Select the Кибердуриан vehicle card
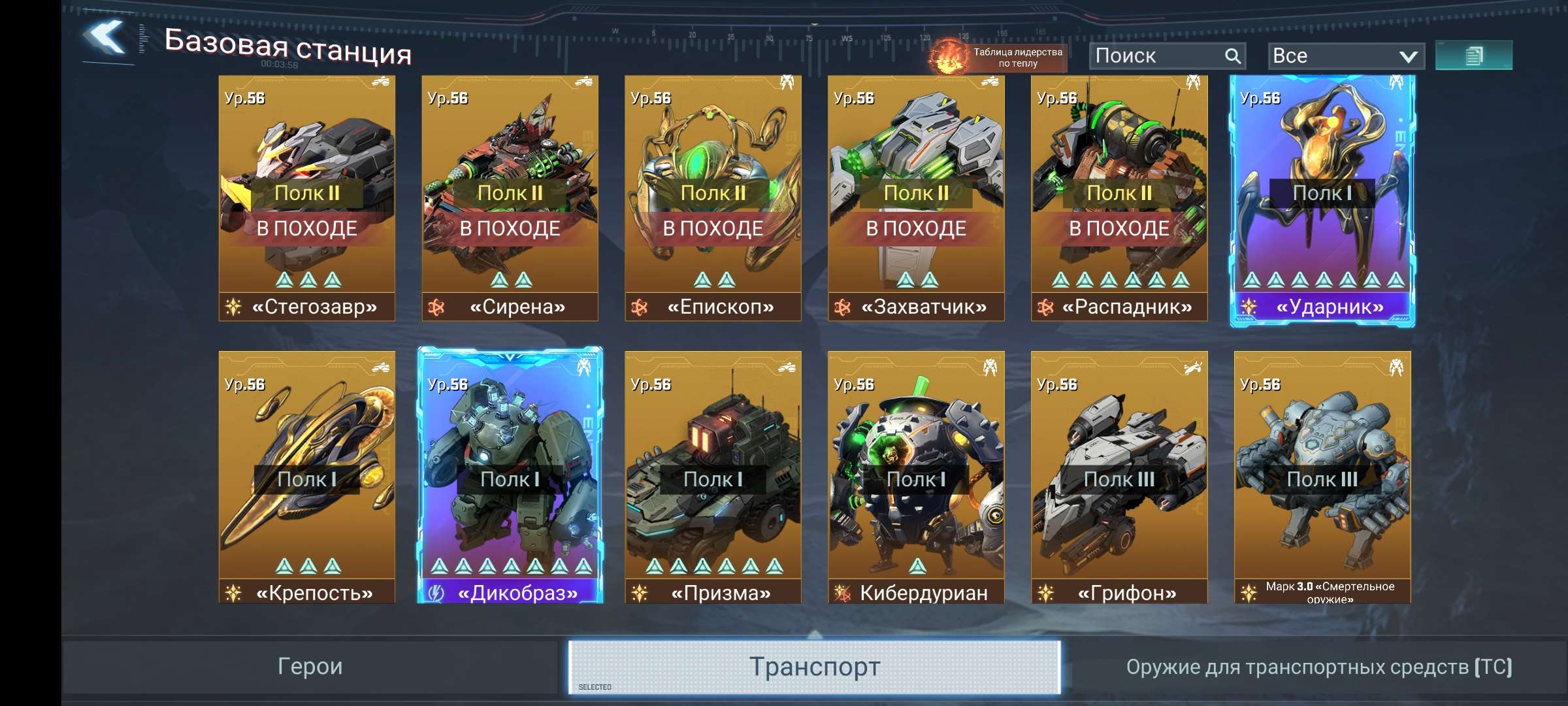This screenshot has height=706, width=1568. 915,477
